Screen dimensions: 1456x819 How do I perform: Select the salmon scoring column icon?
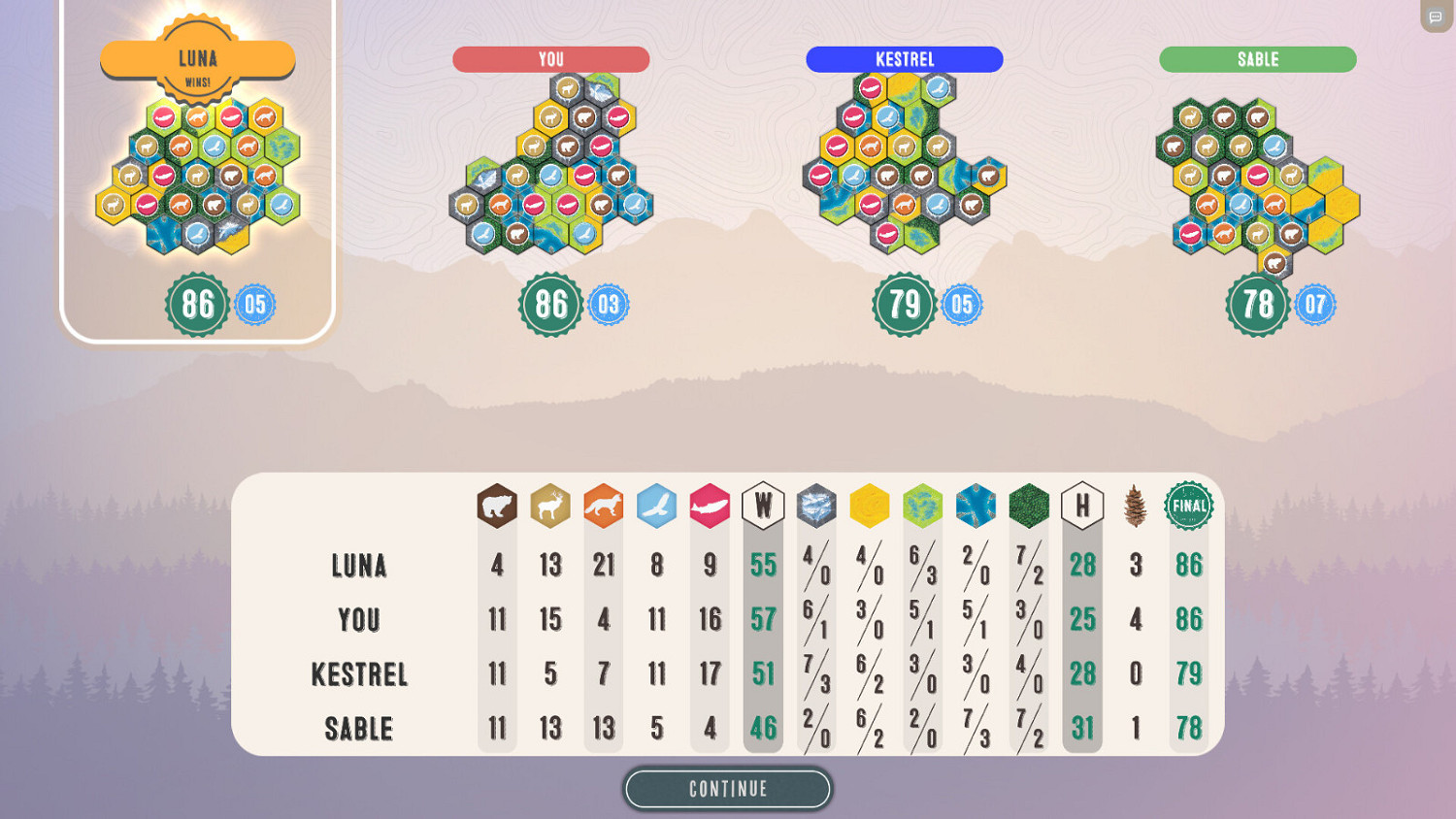[x=710, y=505]
